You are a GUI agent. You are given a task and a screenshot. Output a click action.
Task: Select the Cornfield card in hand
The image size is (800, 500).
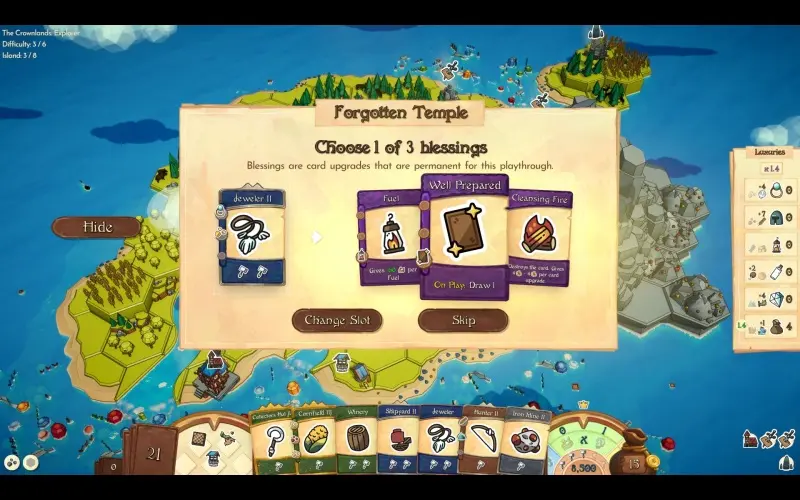tap(315, 440)
